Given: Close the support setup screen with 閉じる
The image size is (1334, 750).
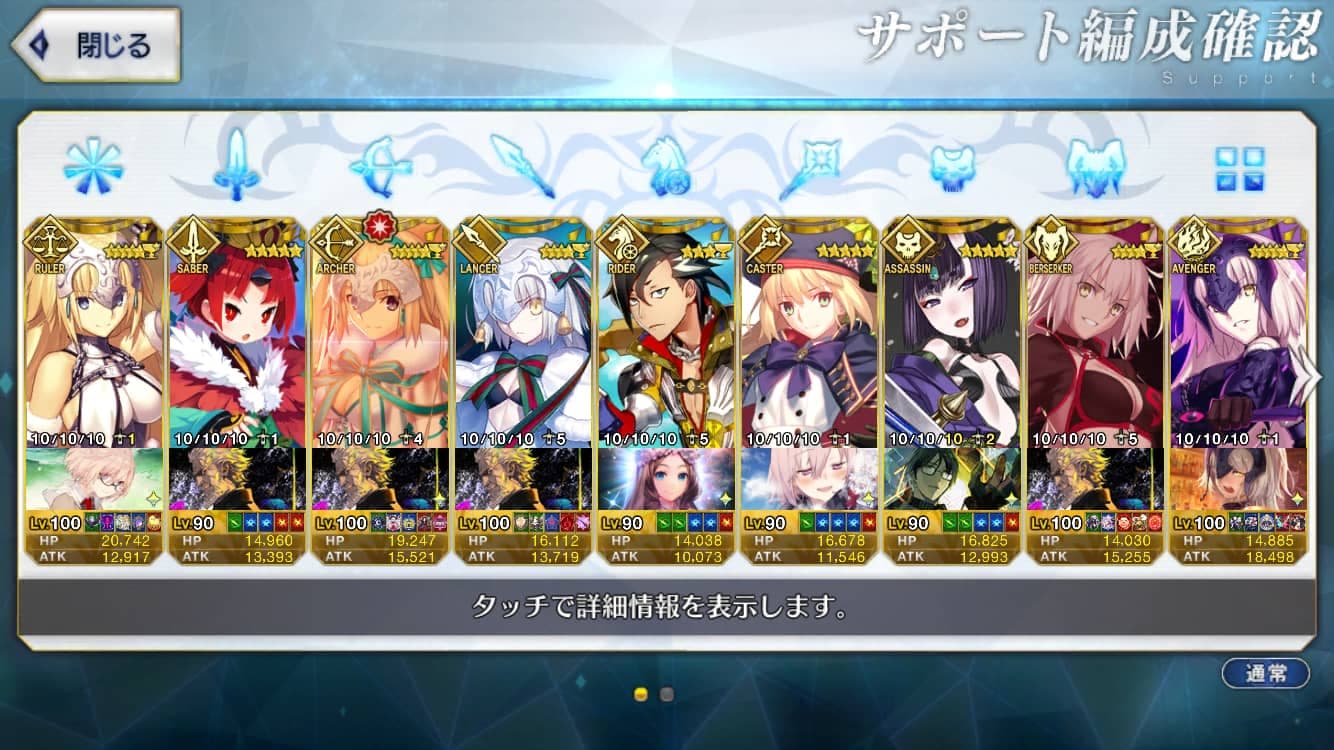Looking at the screenshot, I should pyautogui.click(x=95, y=45).
